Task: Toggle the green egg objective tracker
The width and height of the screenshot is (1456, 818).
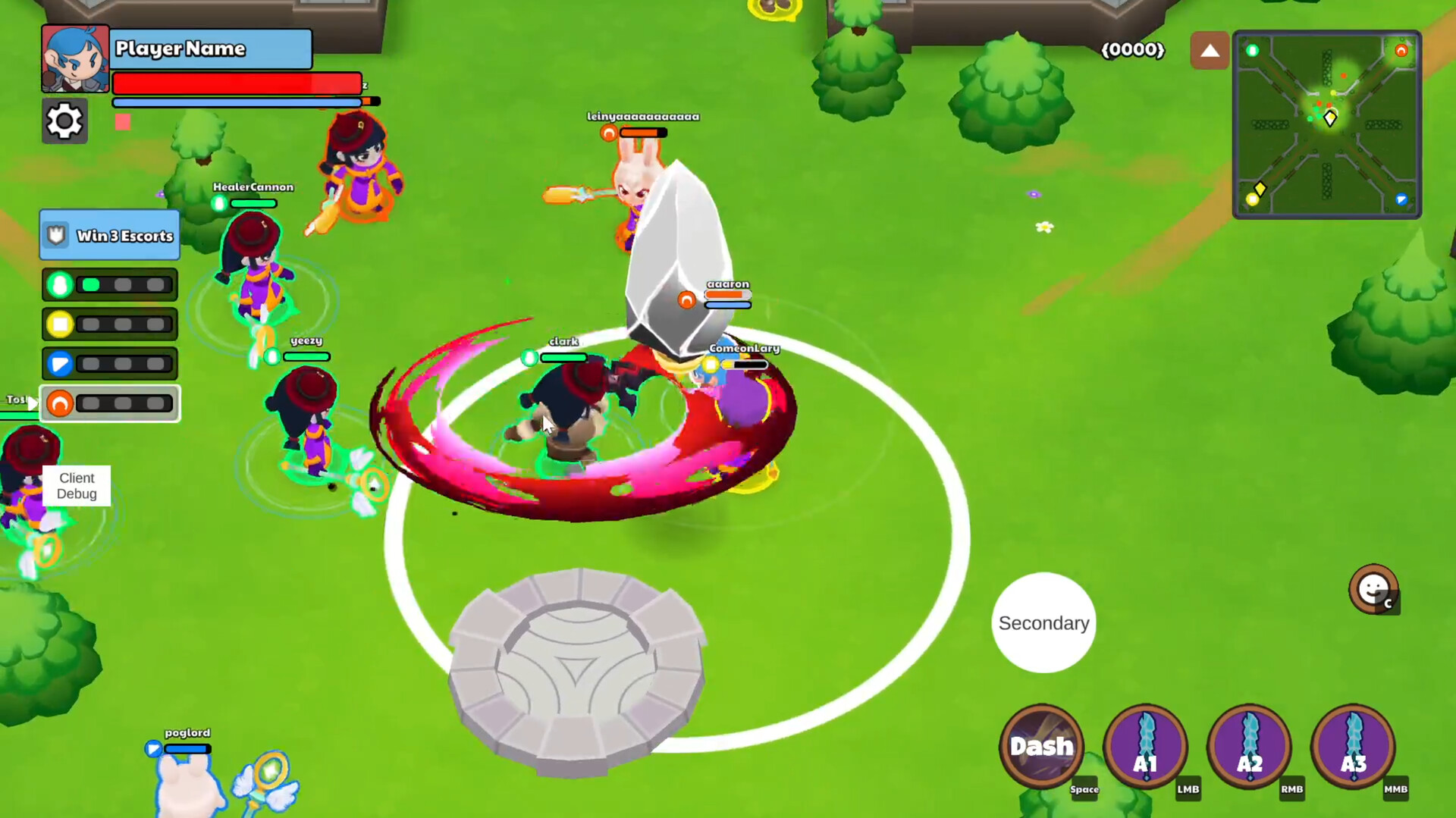Action: pyautogui.click(x=61, y=284)
